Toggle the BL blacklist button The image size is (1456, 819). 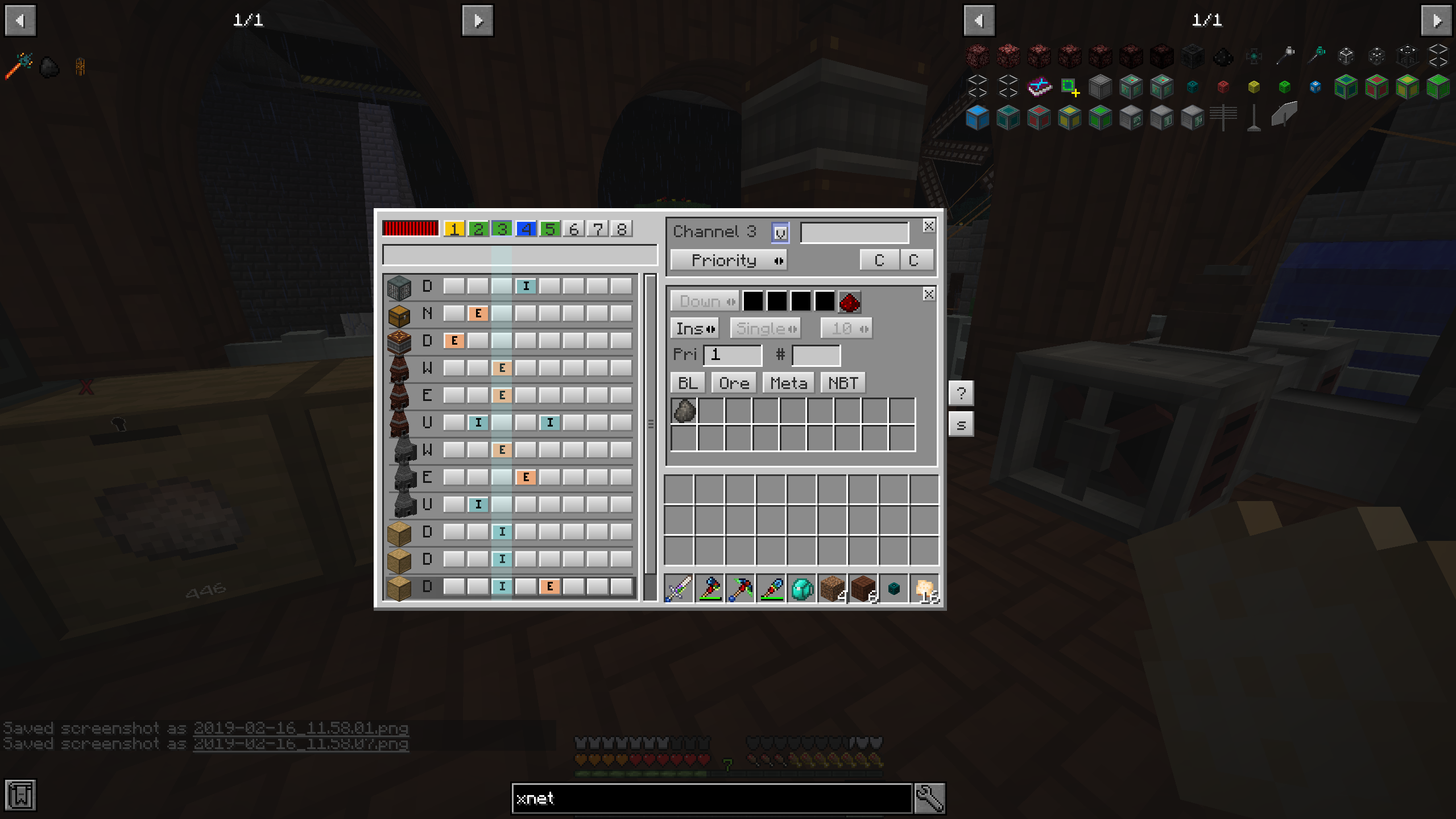(x=687, y=382)
